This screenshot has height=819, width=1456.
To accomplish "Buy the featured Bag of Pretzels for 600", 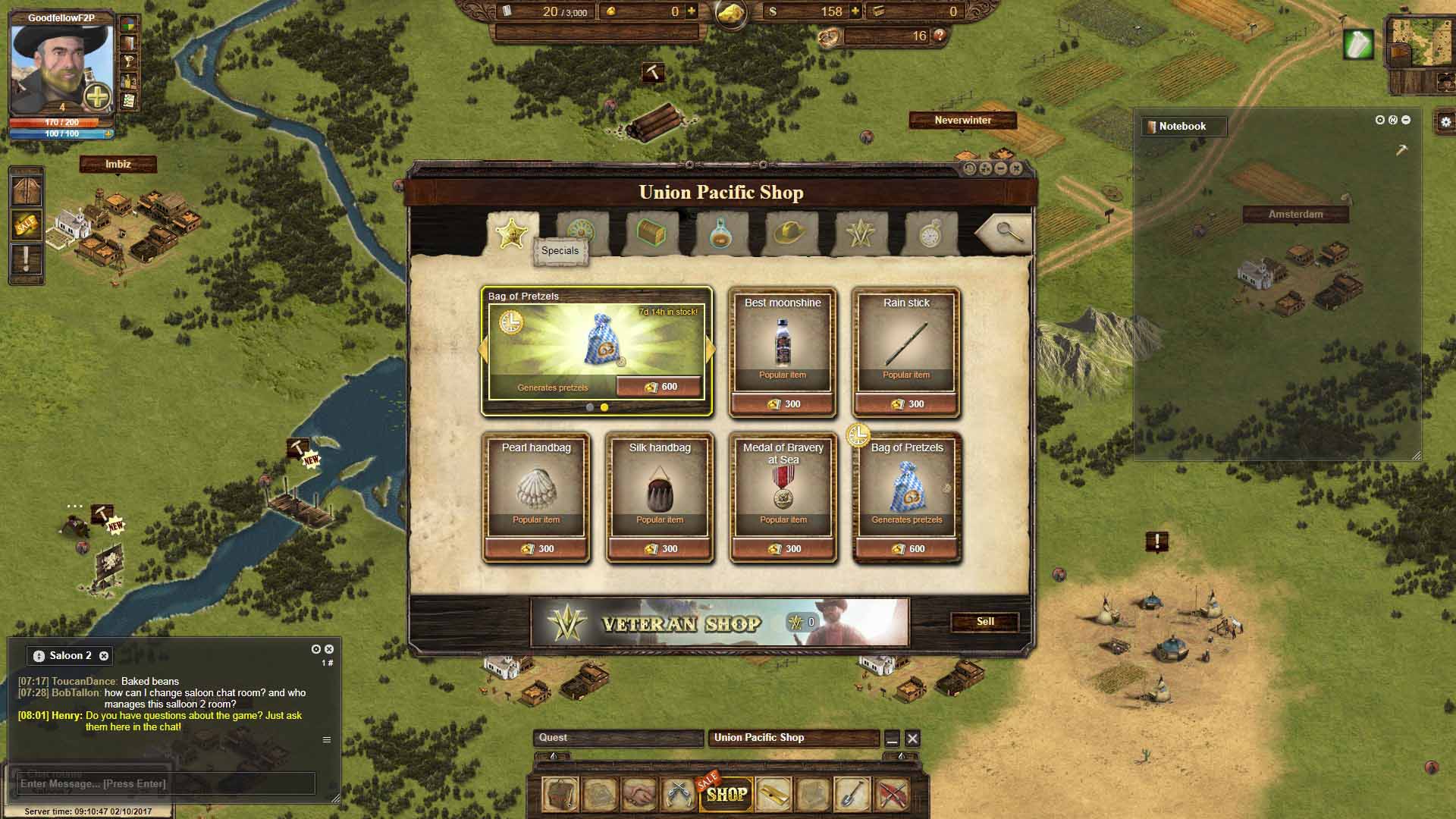I will click(659, 387).
